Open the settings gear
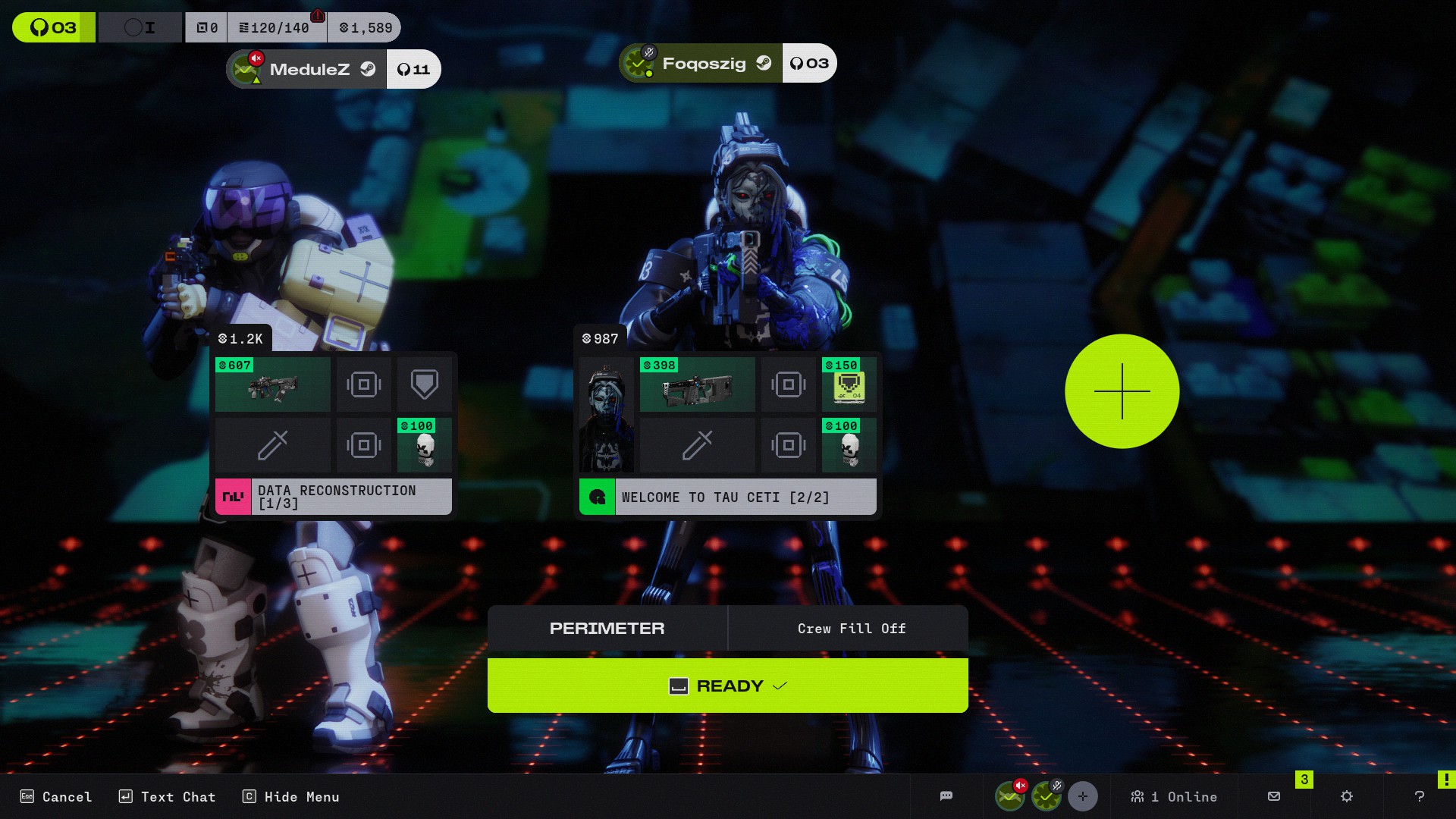Viewport: 1456px width, 819px height. 1347,796
